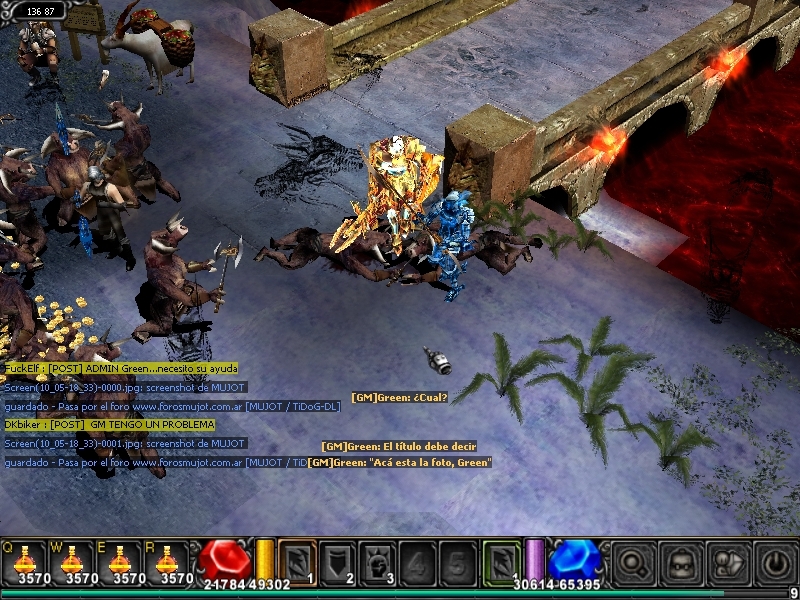
Task: Open the magnifying glass menu button
Action: [x=632, y=562]
